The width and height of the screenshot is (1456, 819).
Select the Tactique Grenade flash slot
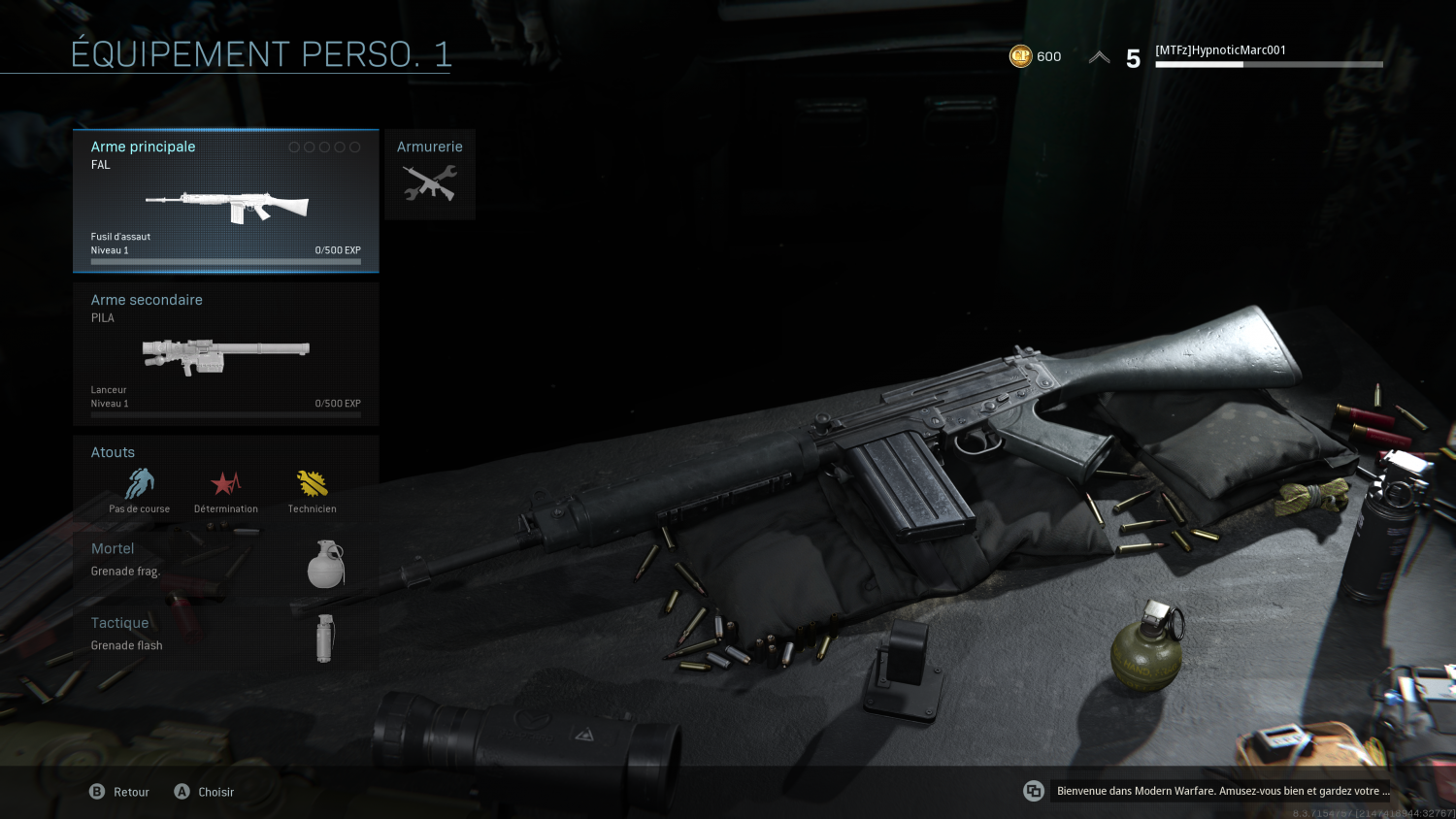click(x=225, y=638)
